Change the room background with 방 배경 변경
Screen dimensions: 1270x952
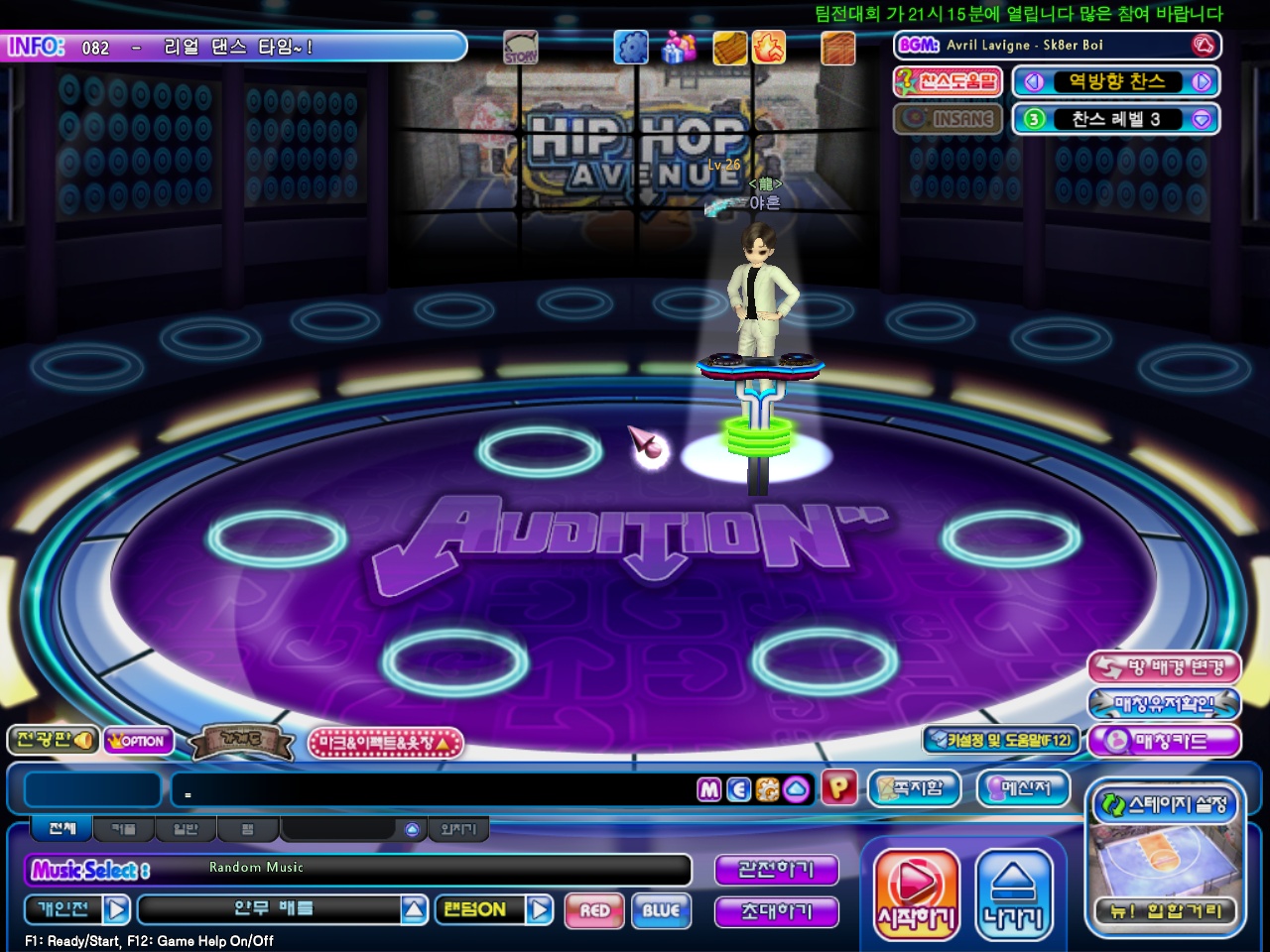point(1164,667)
